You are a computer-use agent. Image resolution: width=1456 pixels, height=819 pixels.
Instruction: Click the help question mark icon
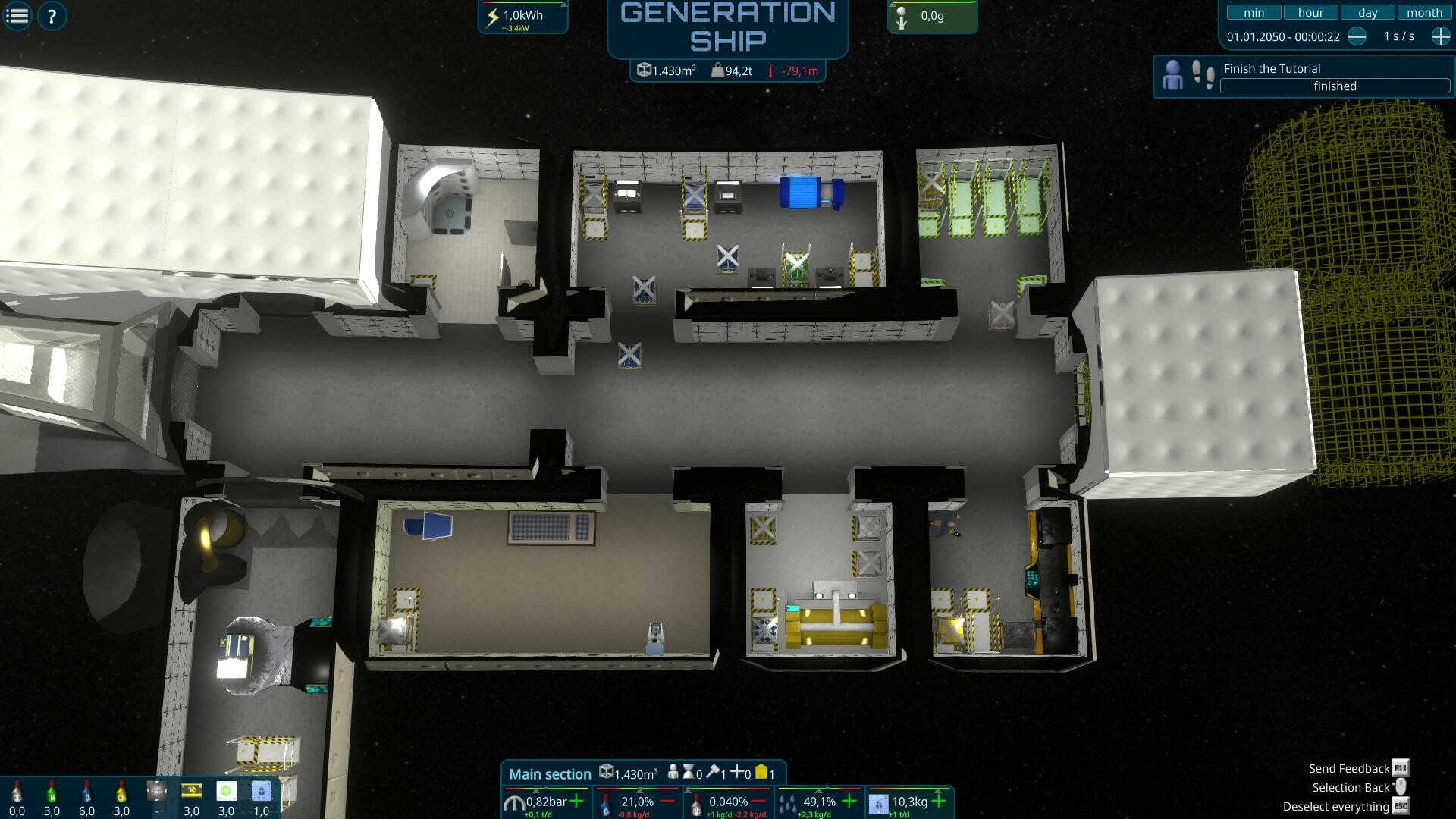pyautogui.click(x=52, y=15)
